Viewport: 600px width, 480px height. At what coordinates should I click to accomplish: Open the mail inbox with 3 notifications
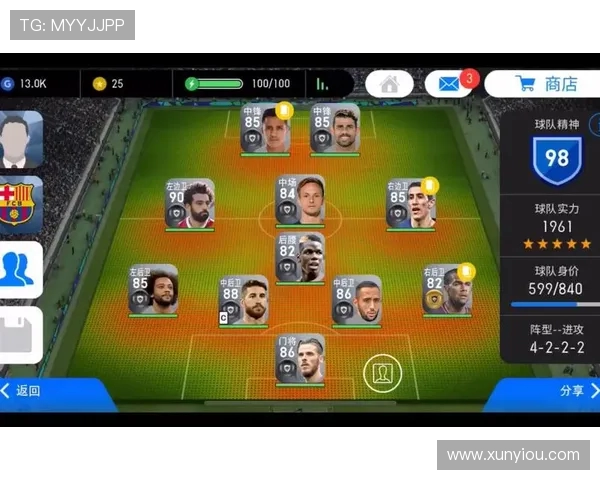pyautogui.click(x=448, y=84)
